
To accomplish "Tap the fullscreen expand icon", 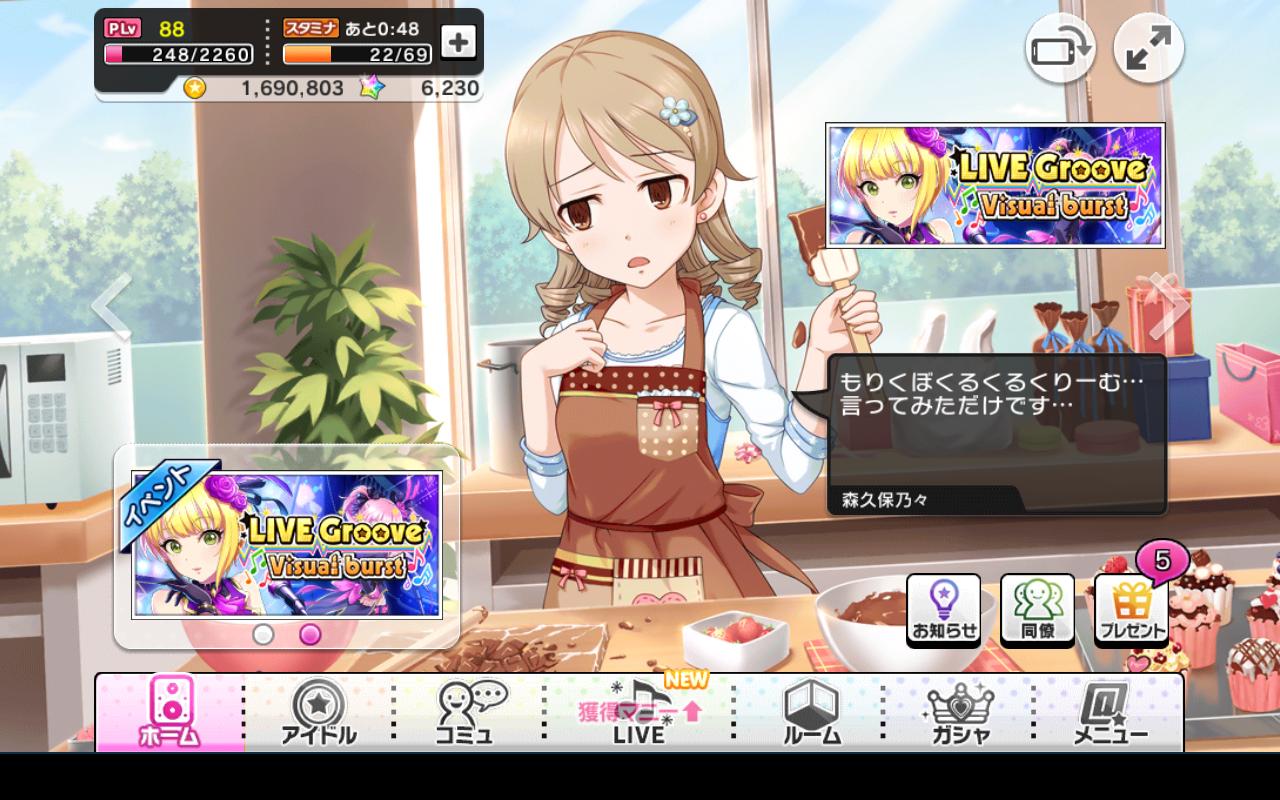I will tap(1148, 47).
